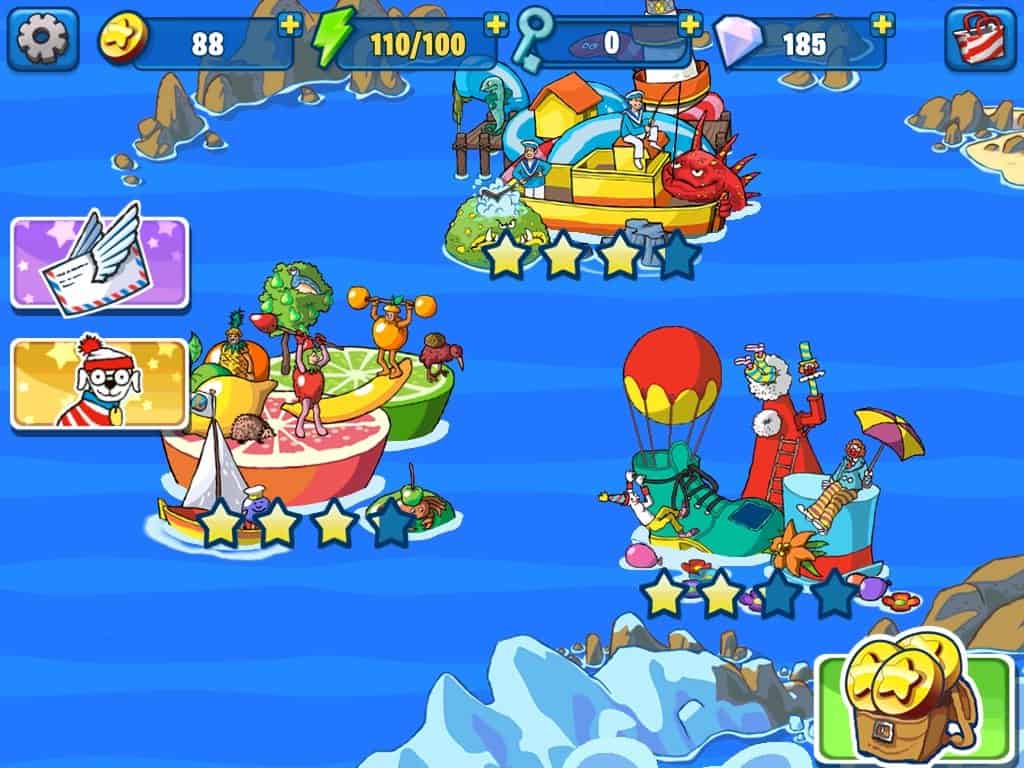Image resolution: width=1024 pixels, height=768 pixels.
Task: Open the striped shopping bag store
Action: (980, 39)
